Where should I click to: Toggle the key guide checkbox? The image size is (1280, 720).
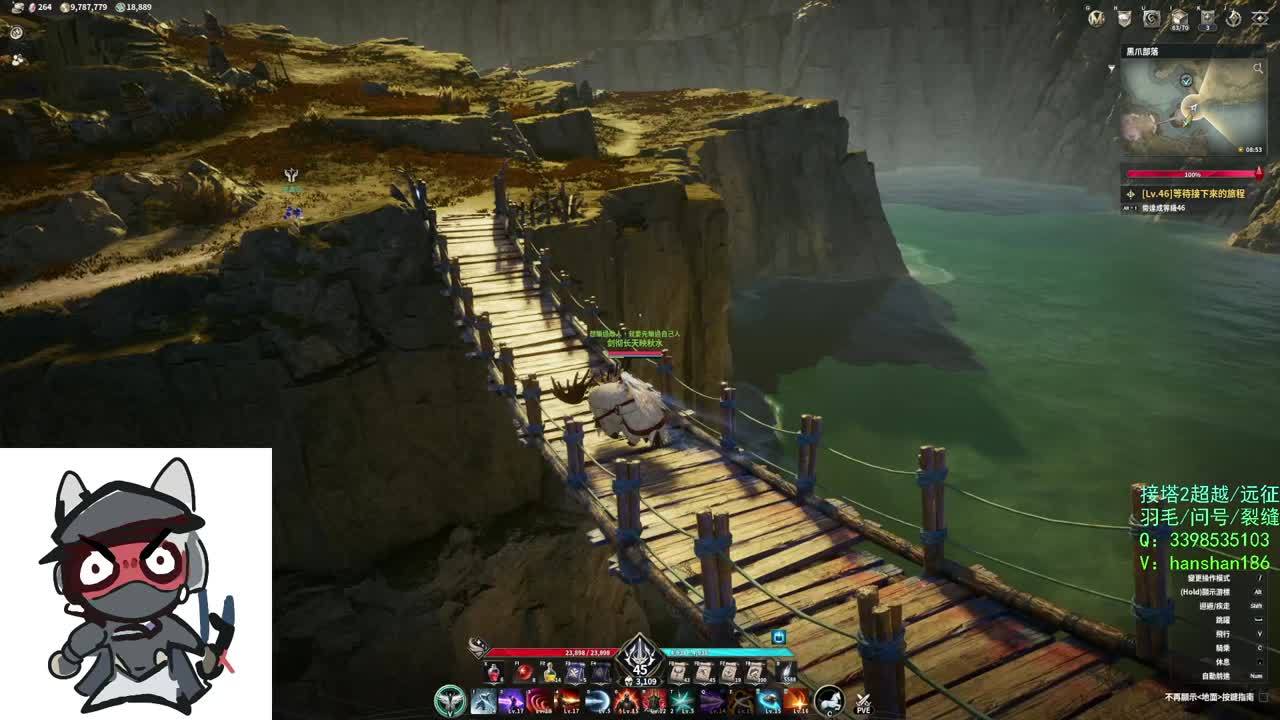(x=1263, y=697)
